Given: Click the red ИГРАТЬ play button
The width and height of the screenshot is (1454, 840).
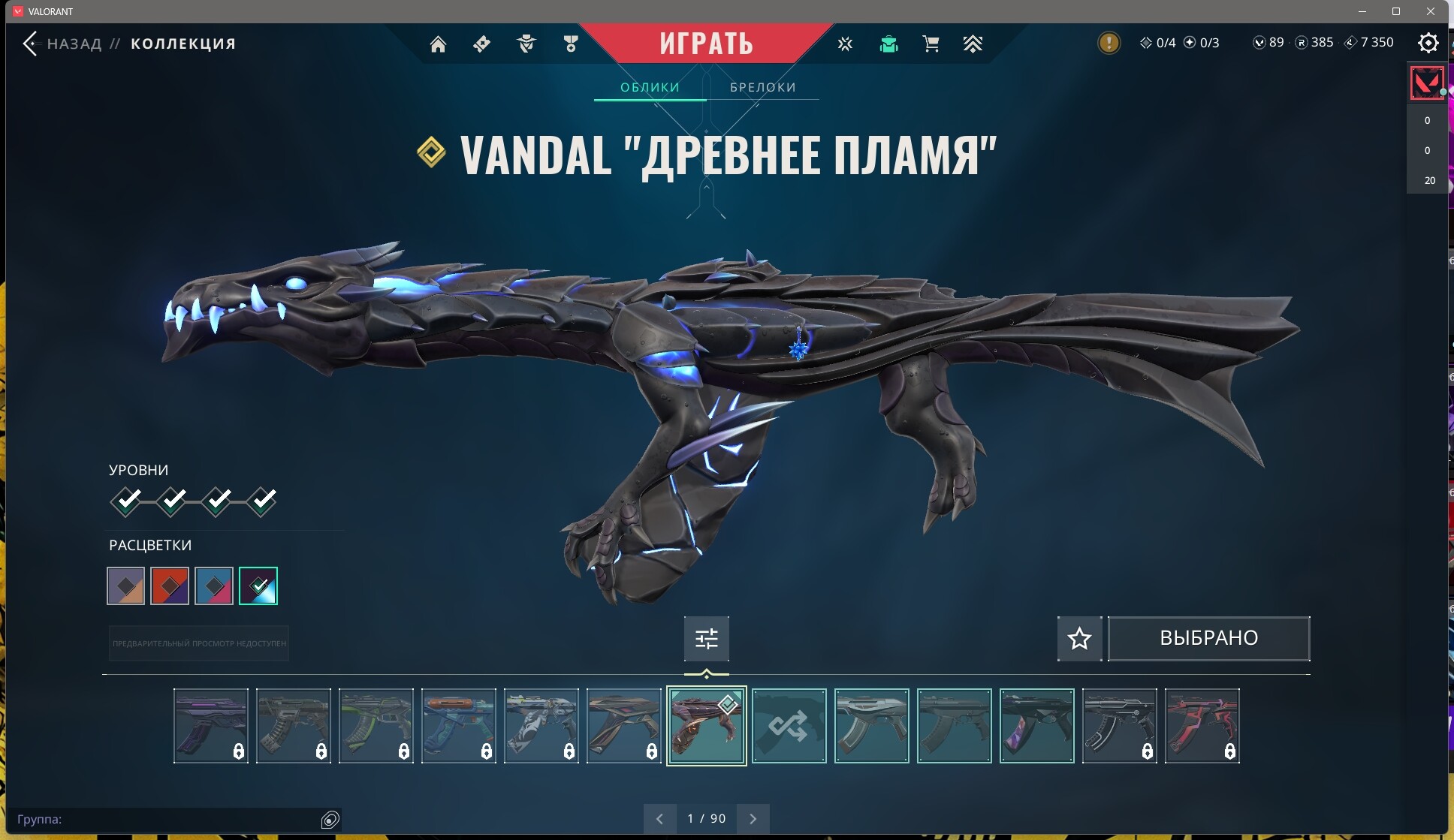Looking at the screenshot, I should (706, 44).
